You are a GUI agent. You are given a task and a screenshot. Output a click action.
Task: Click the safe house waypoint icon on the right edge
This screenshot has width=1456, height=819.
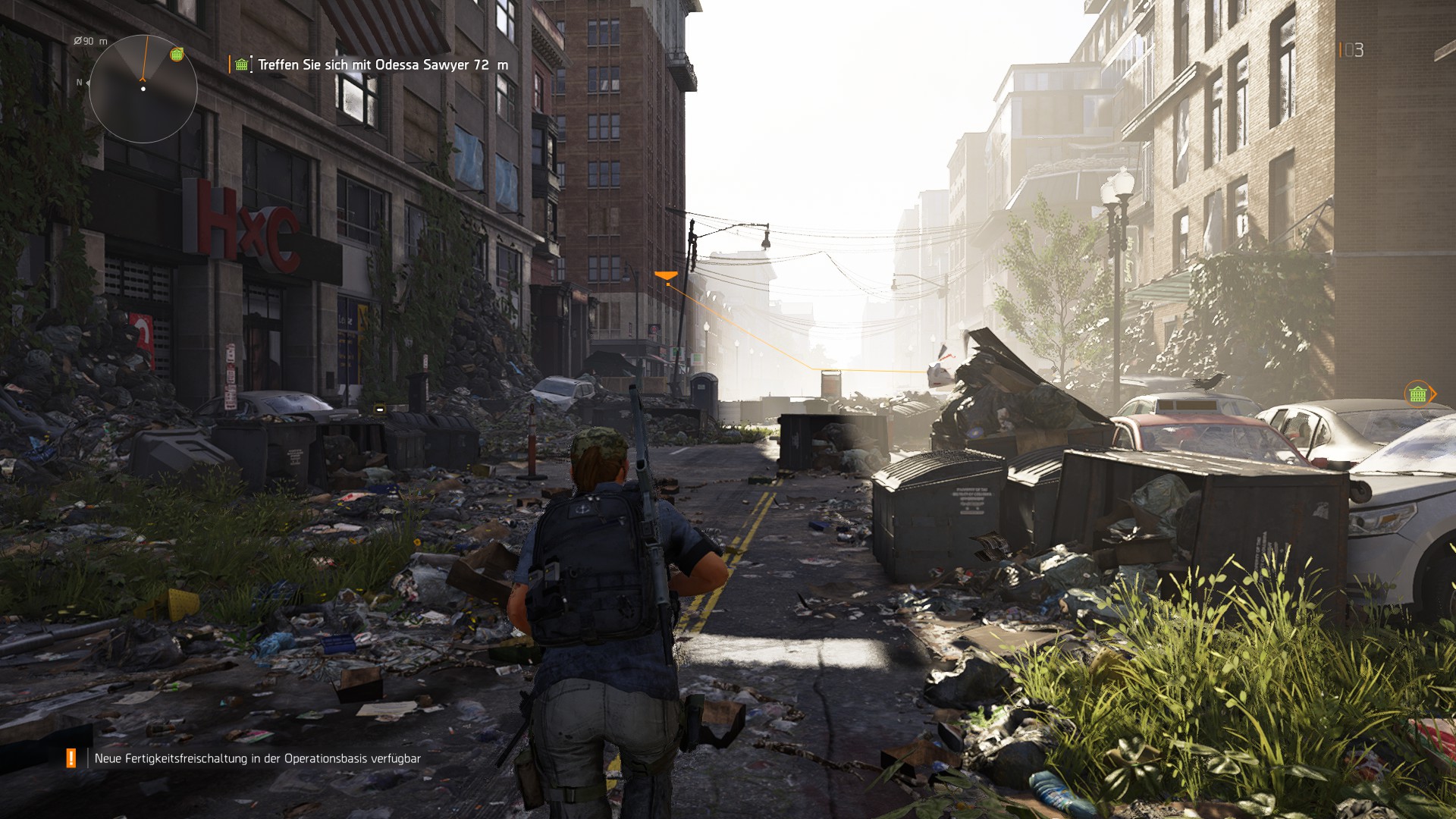(1417, 394)
